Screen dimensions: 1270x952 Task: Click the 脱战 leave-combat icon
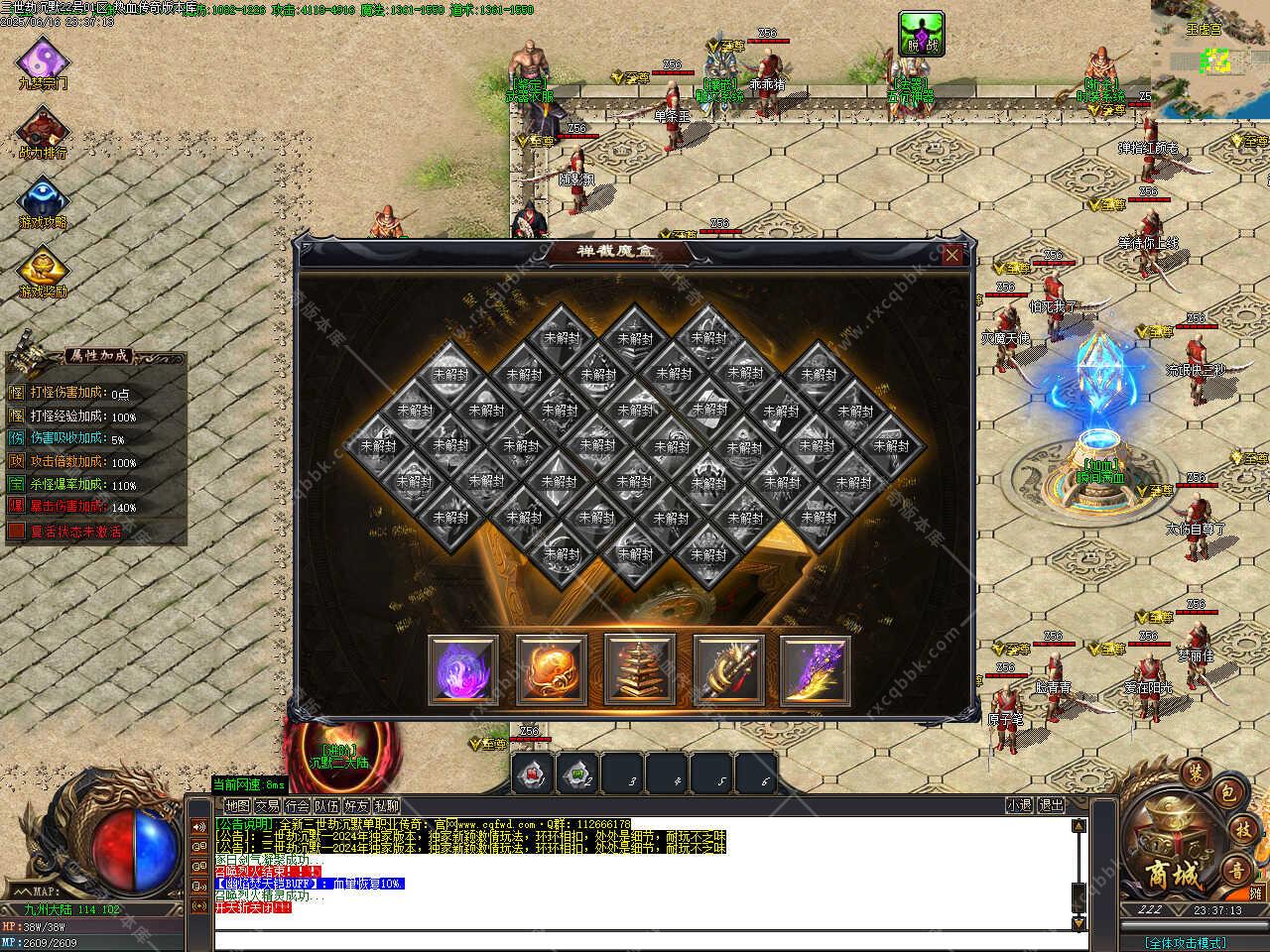point(921,34)
